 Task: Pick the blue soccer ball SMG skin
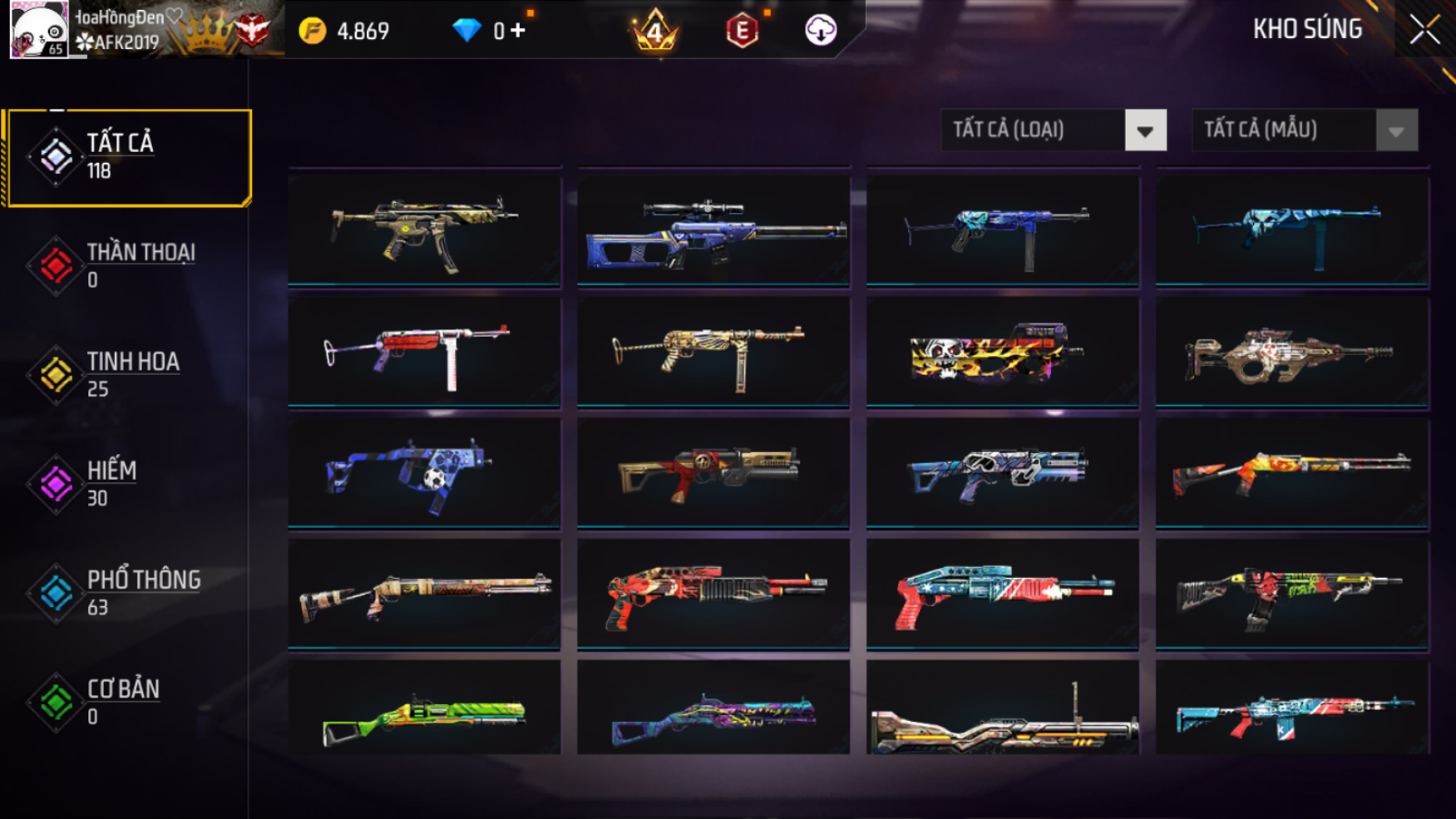tap(424, 472)
